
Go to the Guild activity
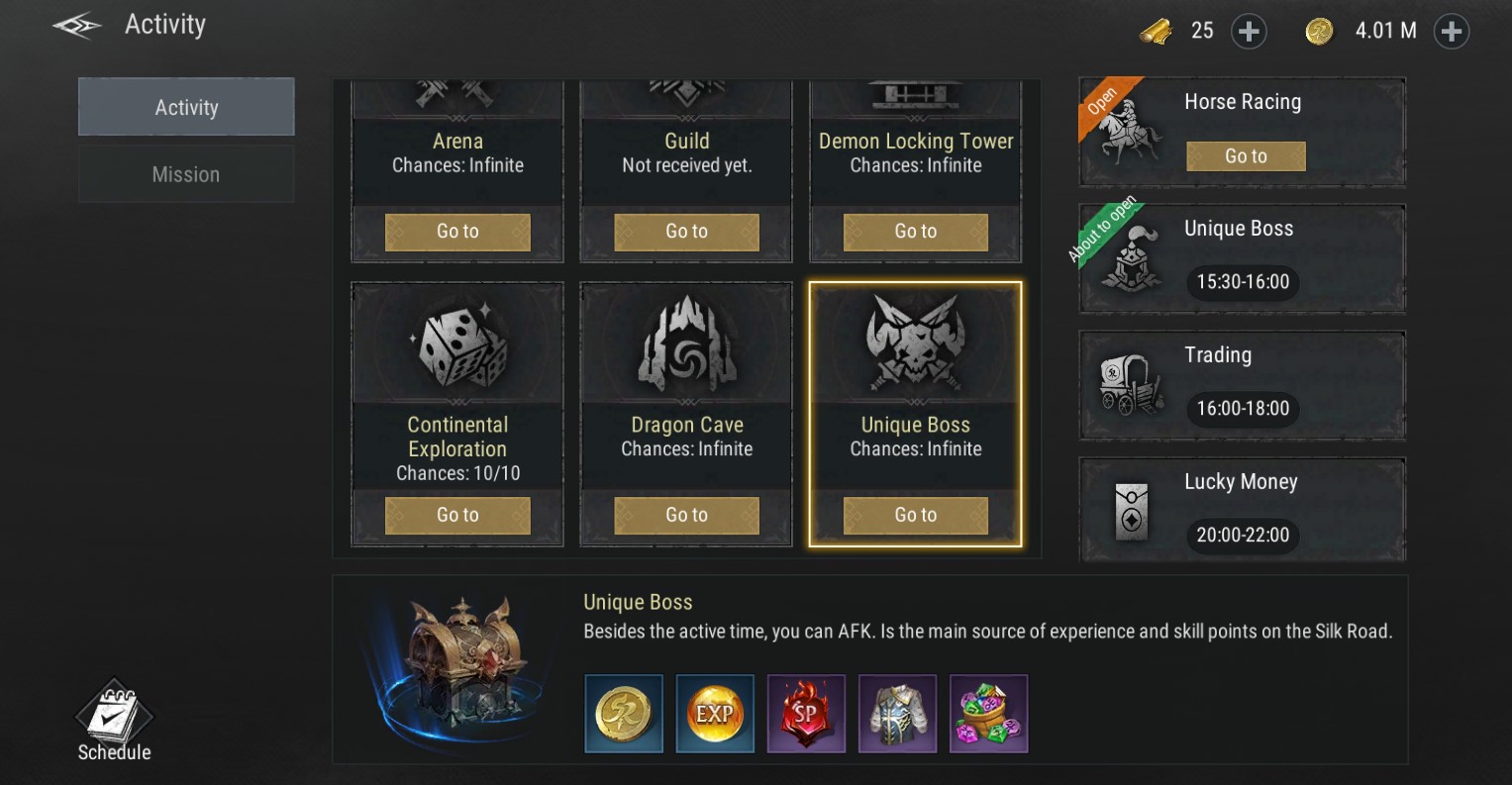click(686, 232)
